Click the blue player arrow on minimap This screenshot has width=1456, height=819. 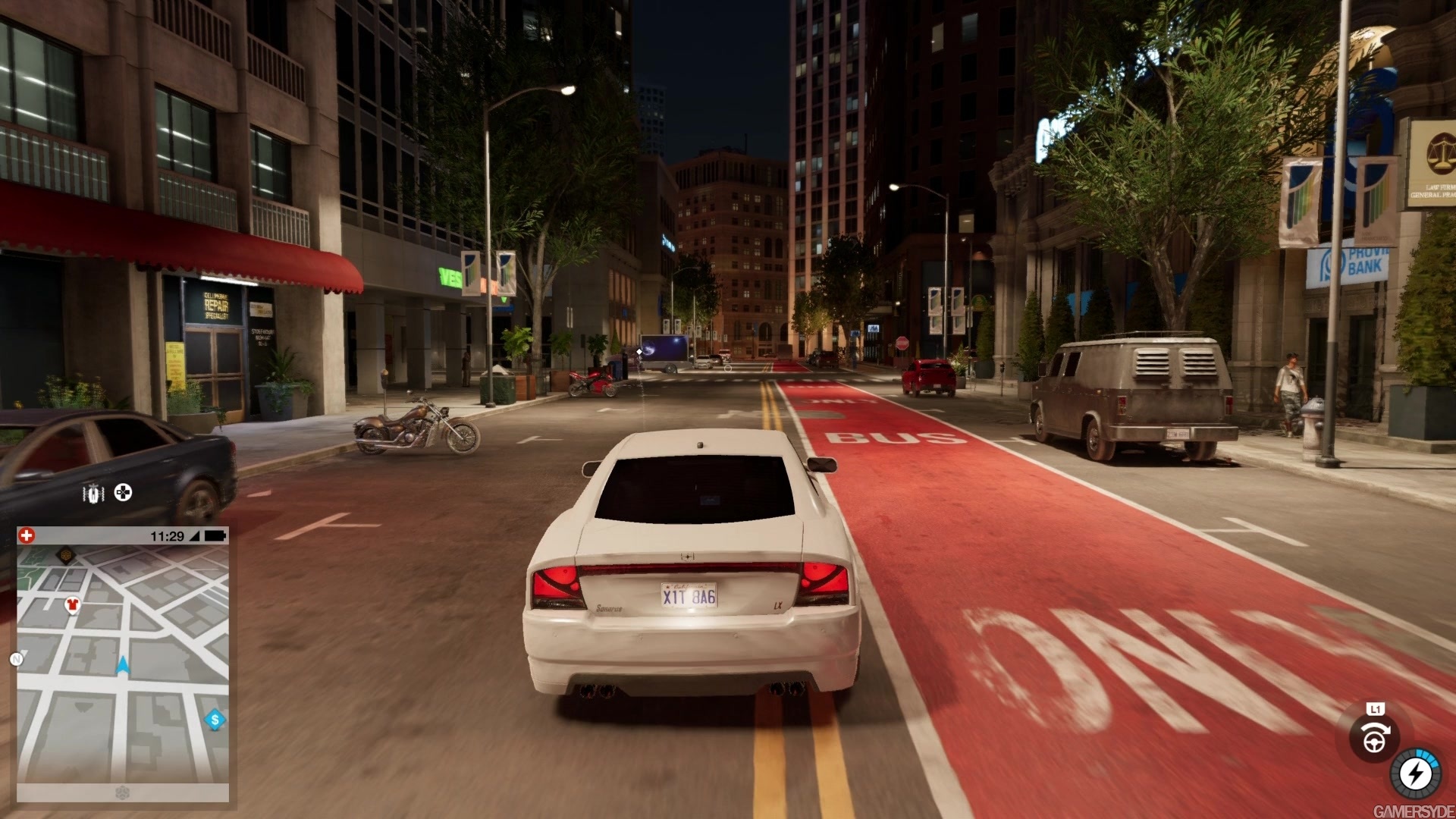point(123,666)
